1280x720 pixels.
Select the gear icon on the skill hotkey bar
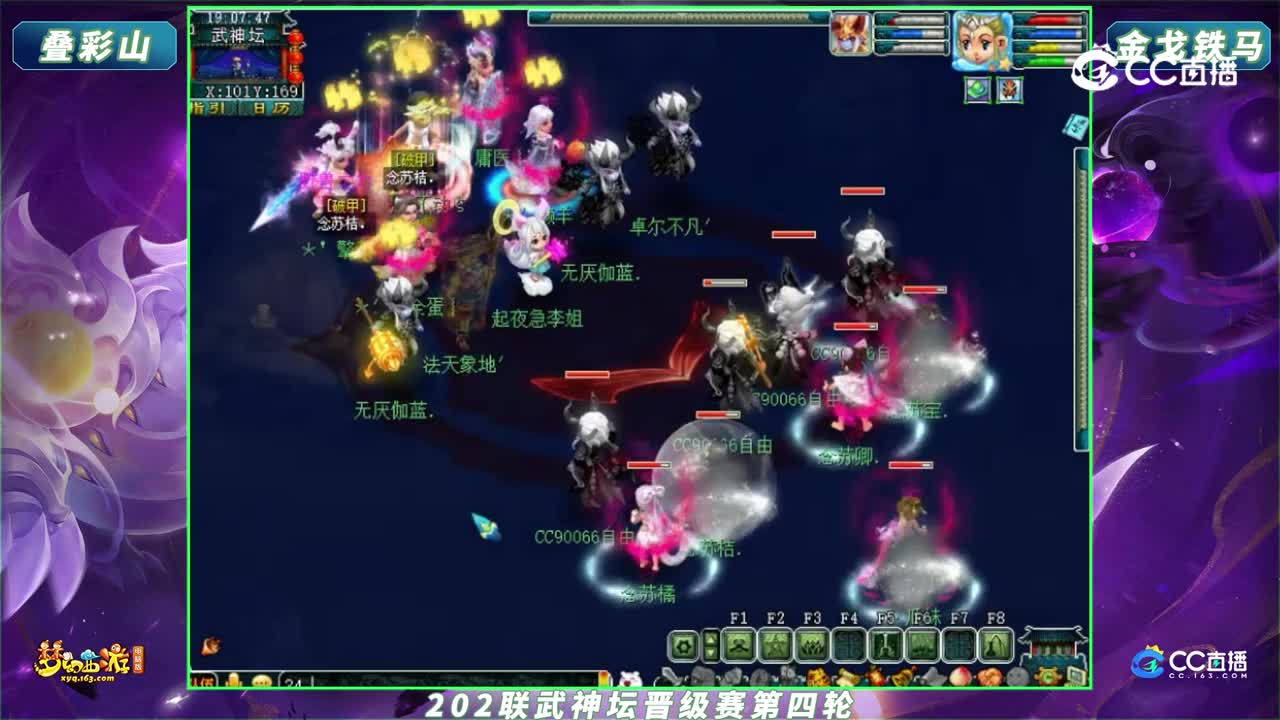click(683, 645)
